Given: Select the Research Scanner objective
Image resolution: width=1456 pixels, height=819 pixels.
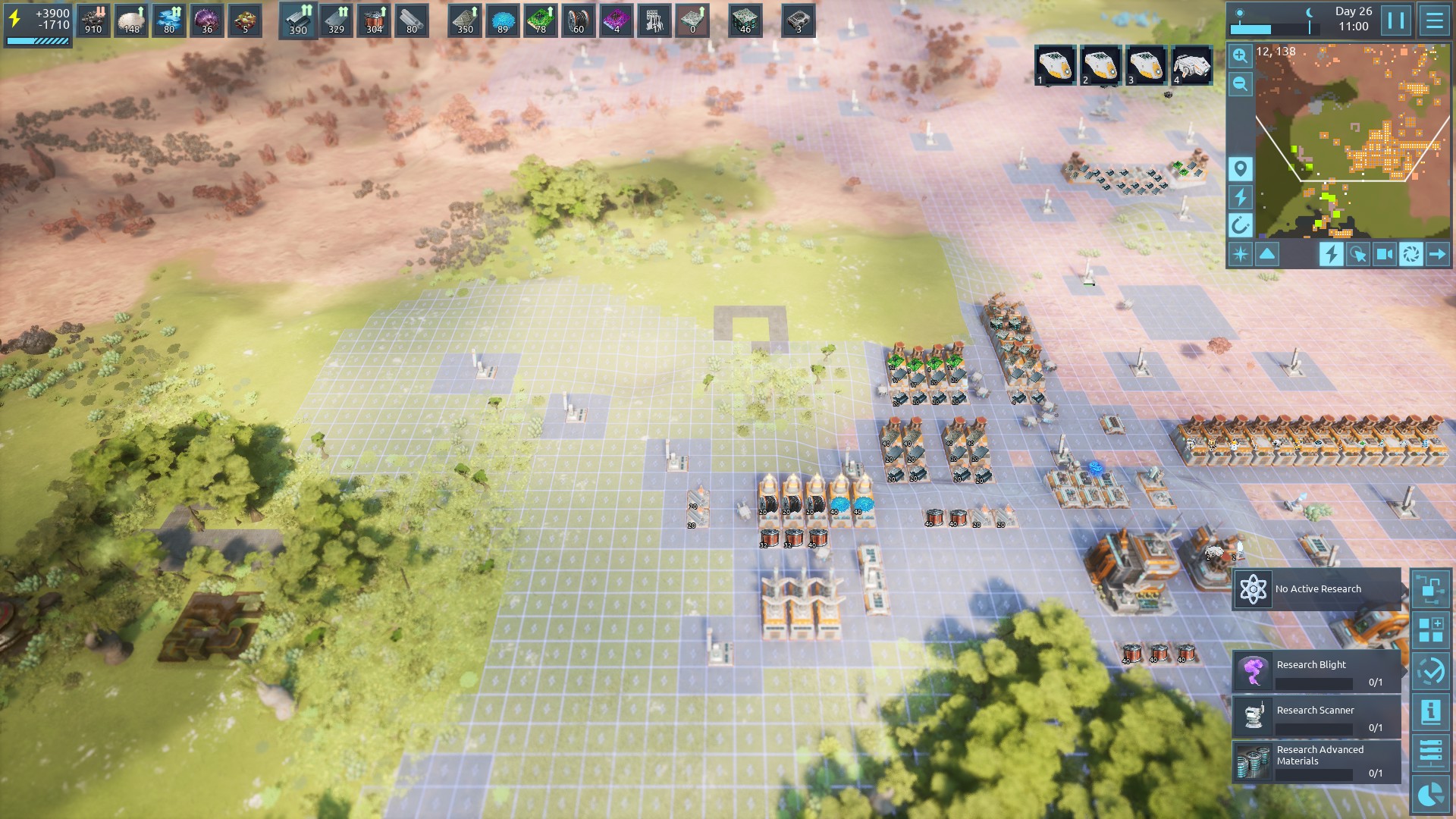Looking at the screenshot, I should click(x=1316, y=717).
